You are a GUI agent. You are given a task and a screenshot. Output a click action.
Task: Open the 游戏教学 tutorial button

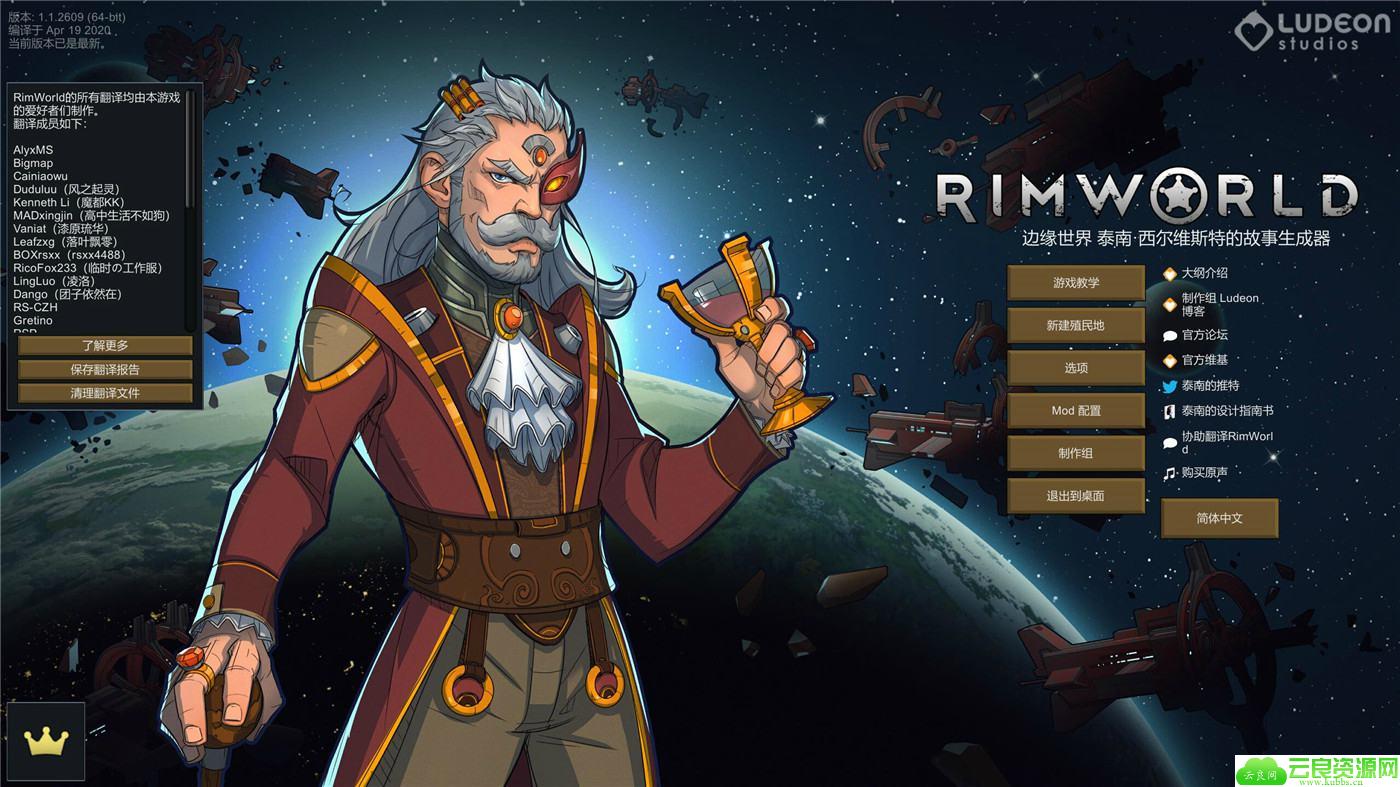1075,283
